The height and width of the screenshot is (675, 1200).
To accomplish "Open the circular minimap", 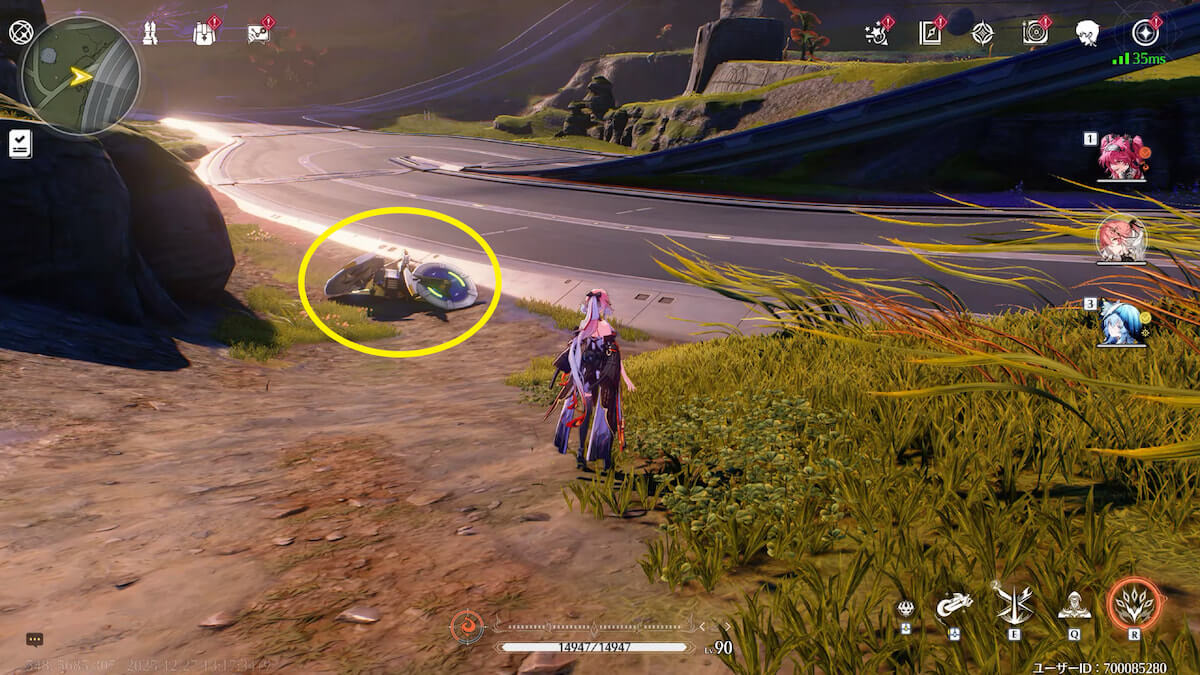I will [x=80, y=76].
